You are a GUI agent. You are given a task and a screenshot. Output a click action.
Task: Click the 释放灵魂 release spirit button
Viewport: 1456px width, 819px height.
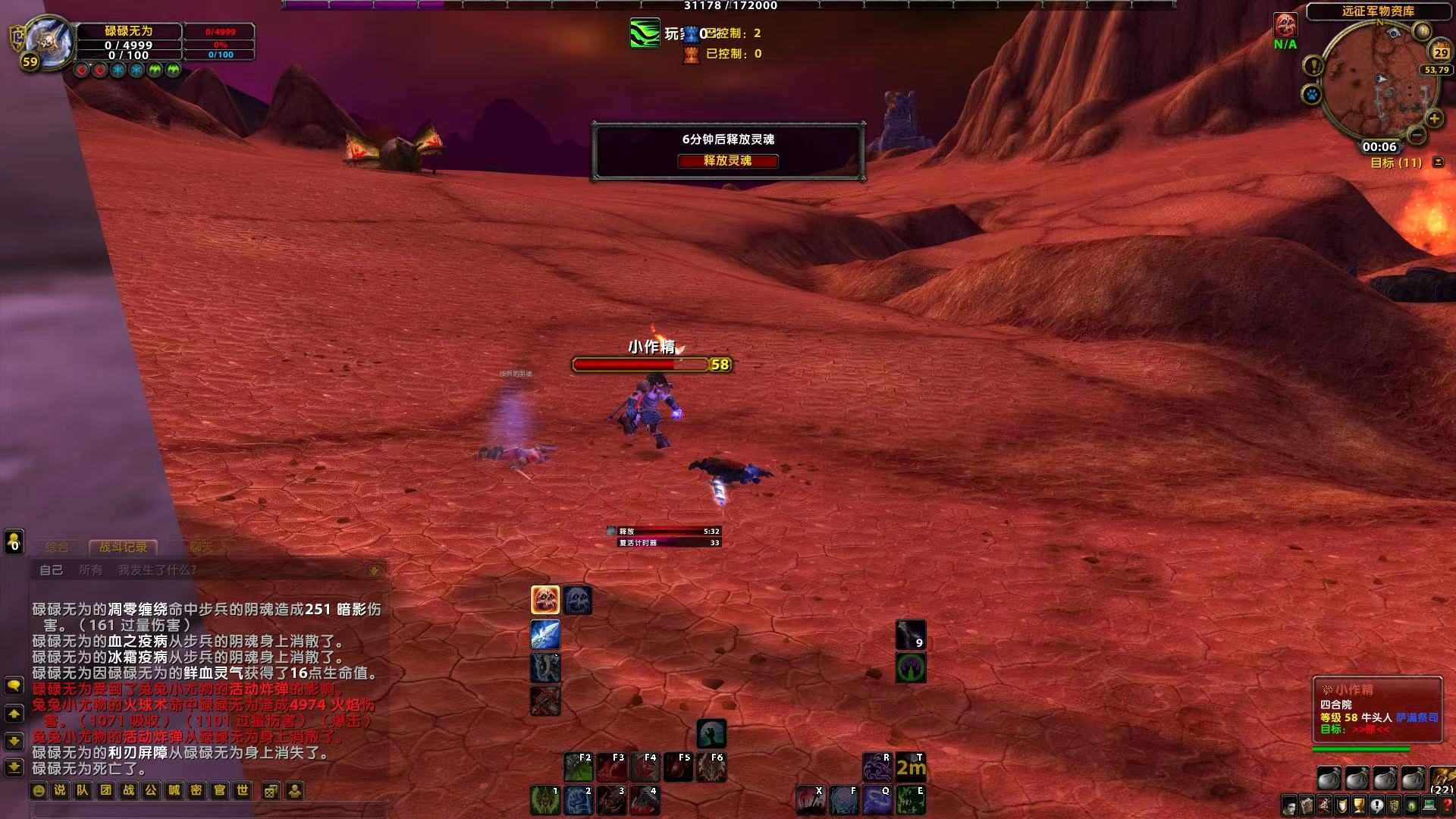pos(727,161)
